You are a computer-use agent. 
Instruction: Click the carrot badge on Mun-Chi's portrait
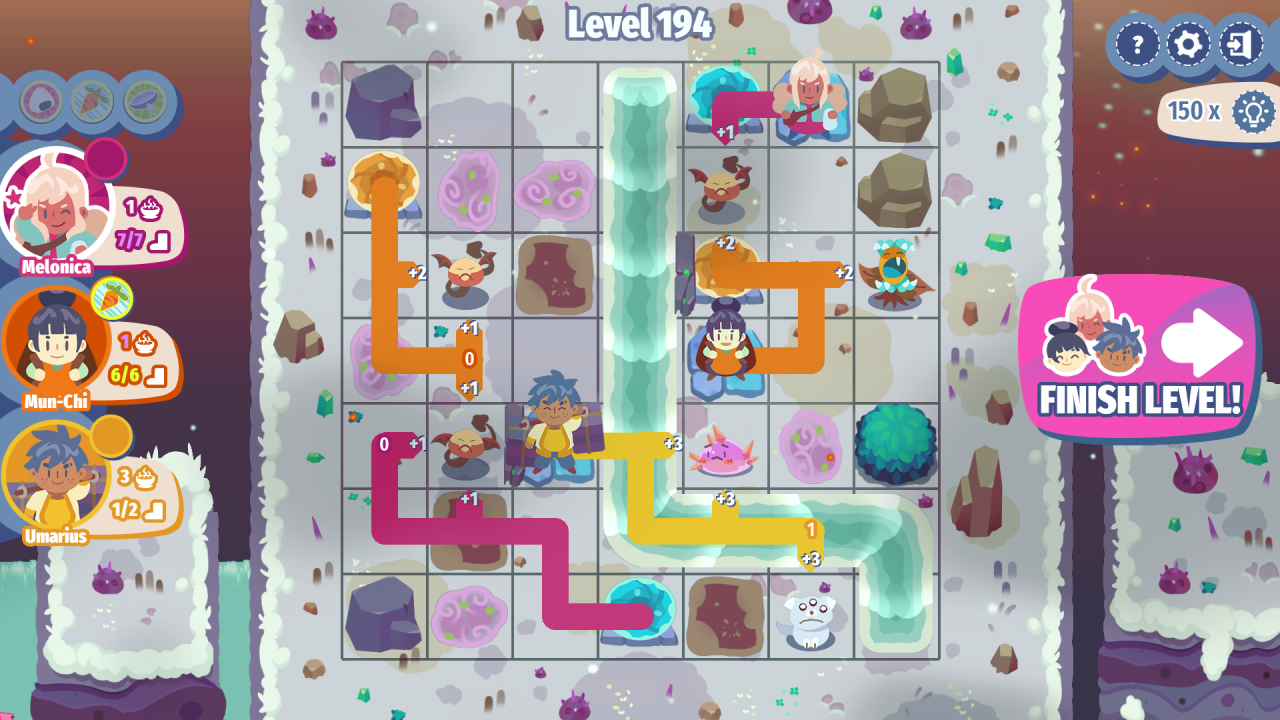pyautogui.click(x=112, y=297)
